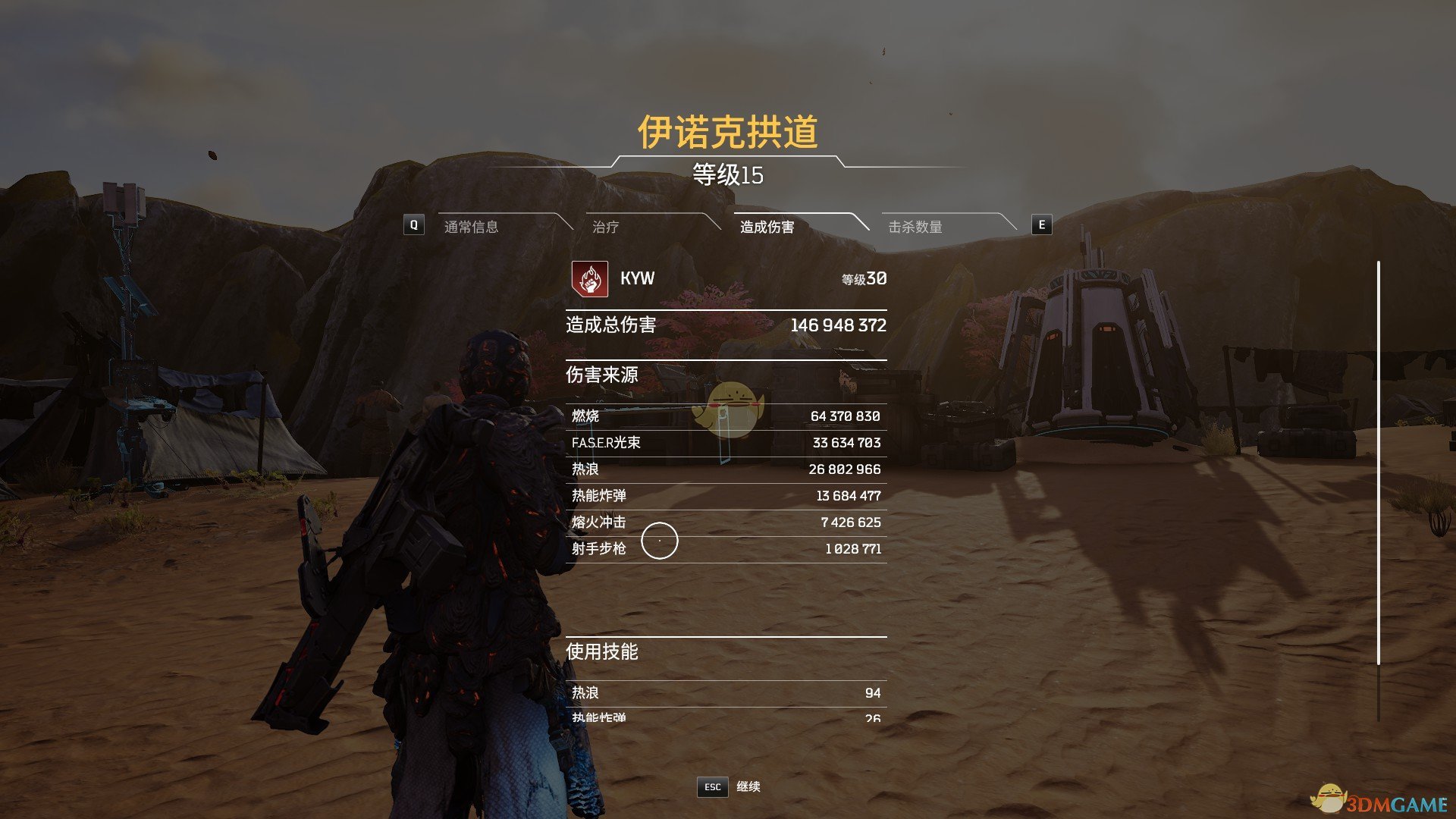Click the KYW player class icon
Viewport: 1456px width, 819px height.
[x=589, y=279]
